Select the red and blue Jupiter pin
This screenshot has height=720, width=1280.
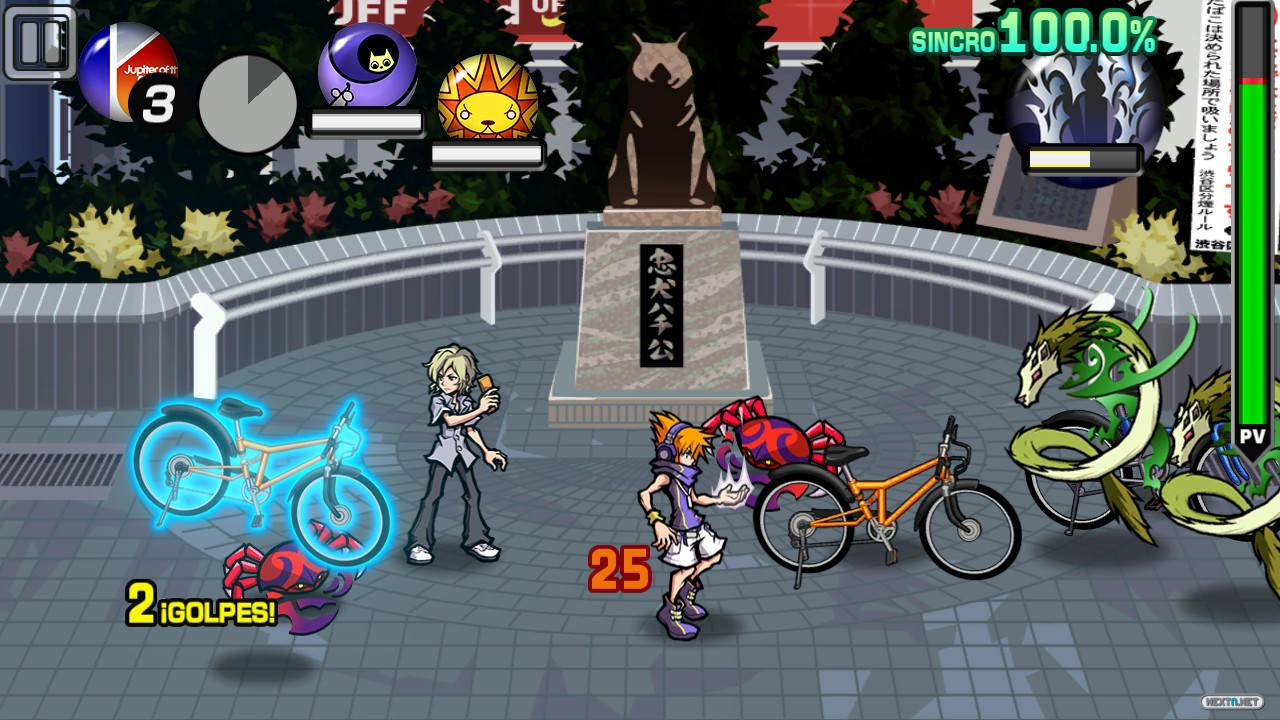coord(128,72)
